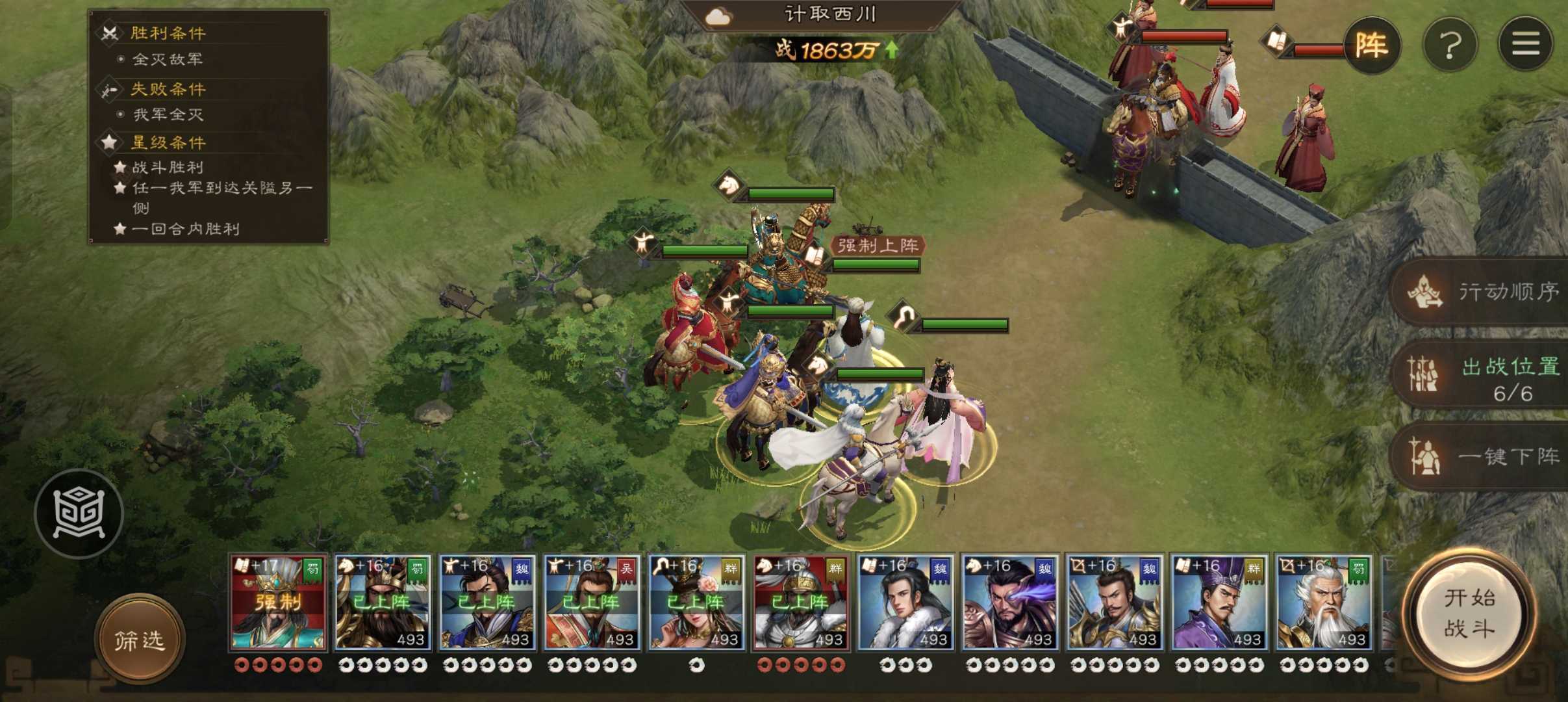Pick the white fur collar hero card

[905, 603]
